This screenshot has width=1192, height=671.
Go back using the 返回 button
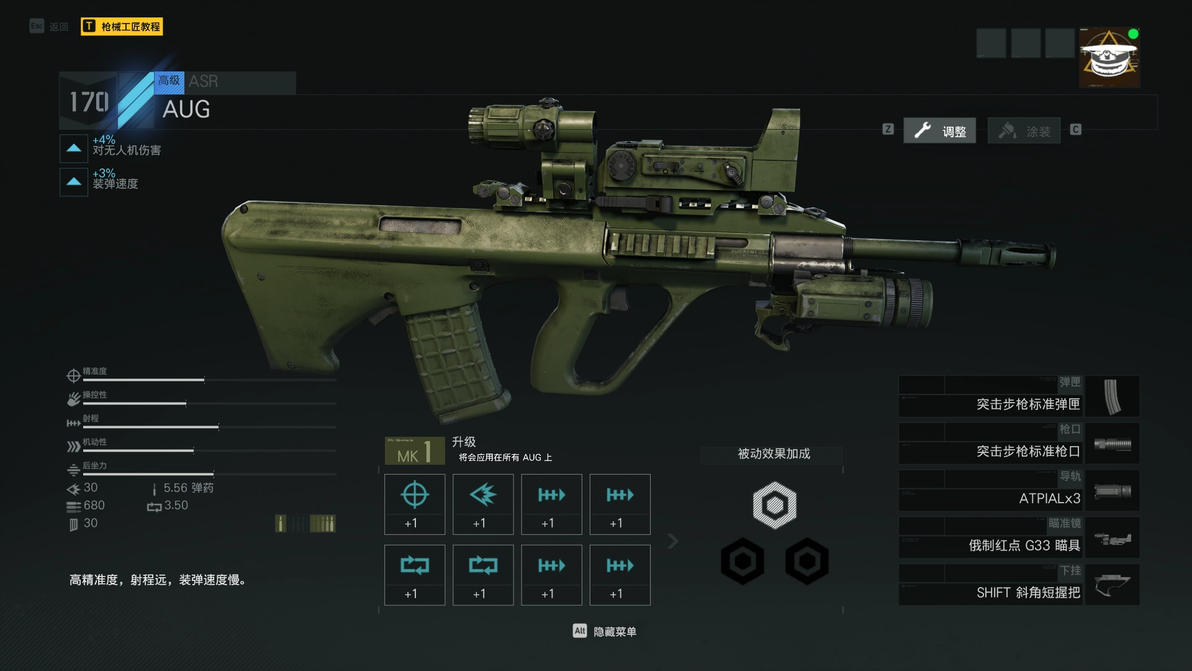(50, 27)
